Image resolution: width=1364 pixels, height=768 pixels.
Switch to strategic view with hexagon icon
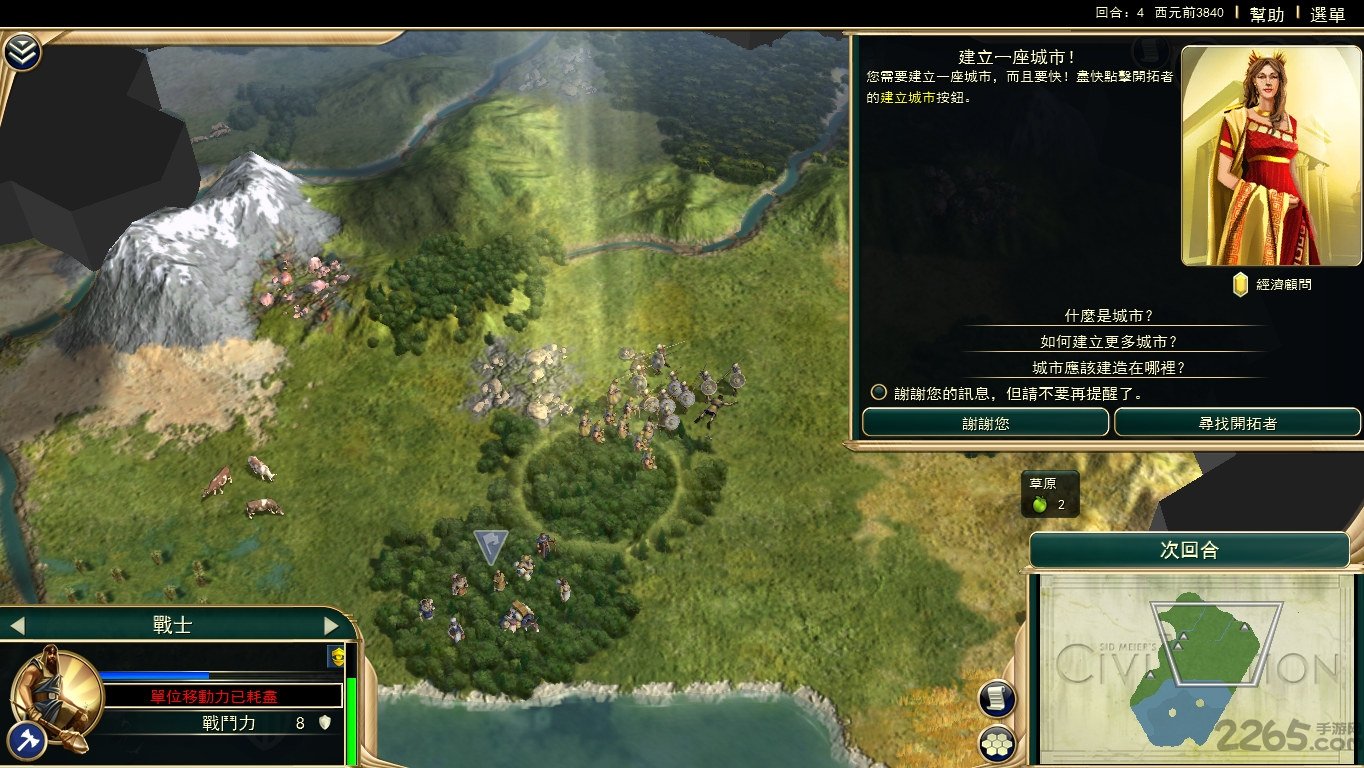click(997, 744)
